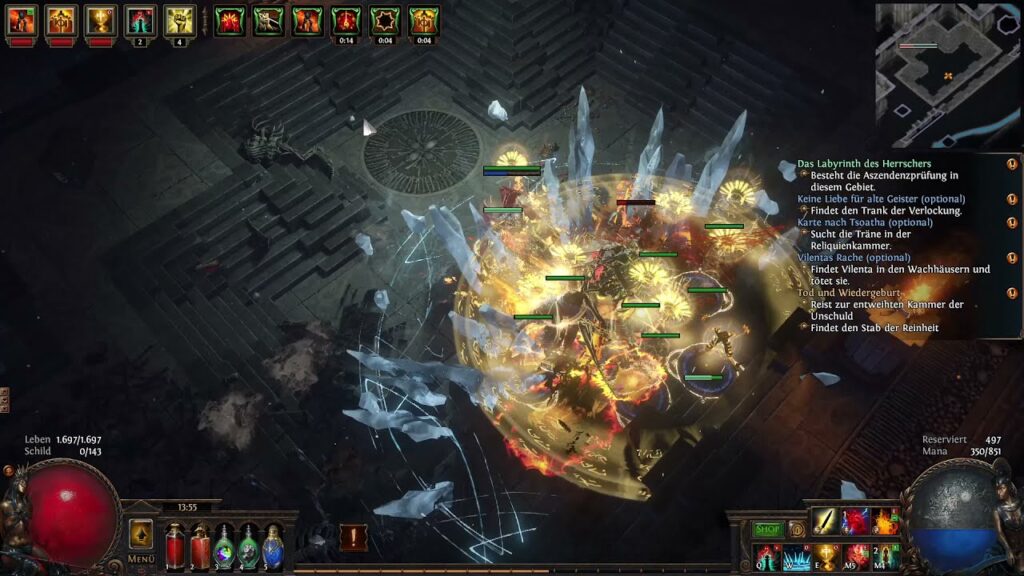Viewport: 1024px width, 576px height.
Task: Select the yellow clenched fist buff icon
Action: [x=180, y=20]
